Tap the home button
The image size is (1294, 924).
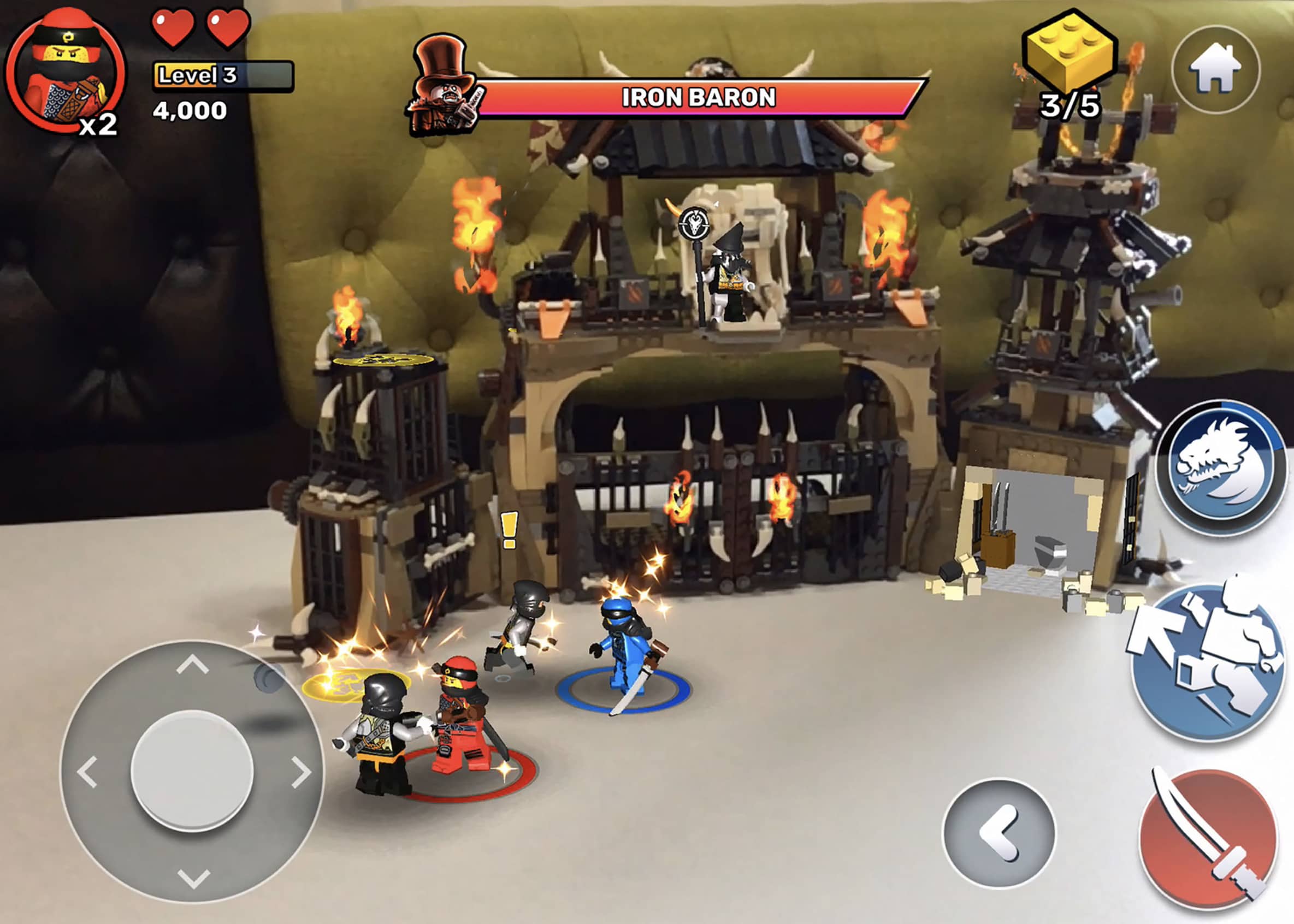tap(1216, 70)
